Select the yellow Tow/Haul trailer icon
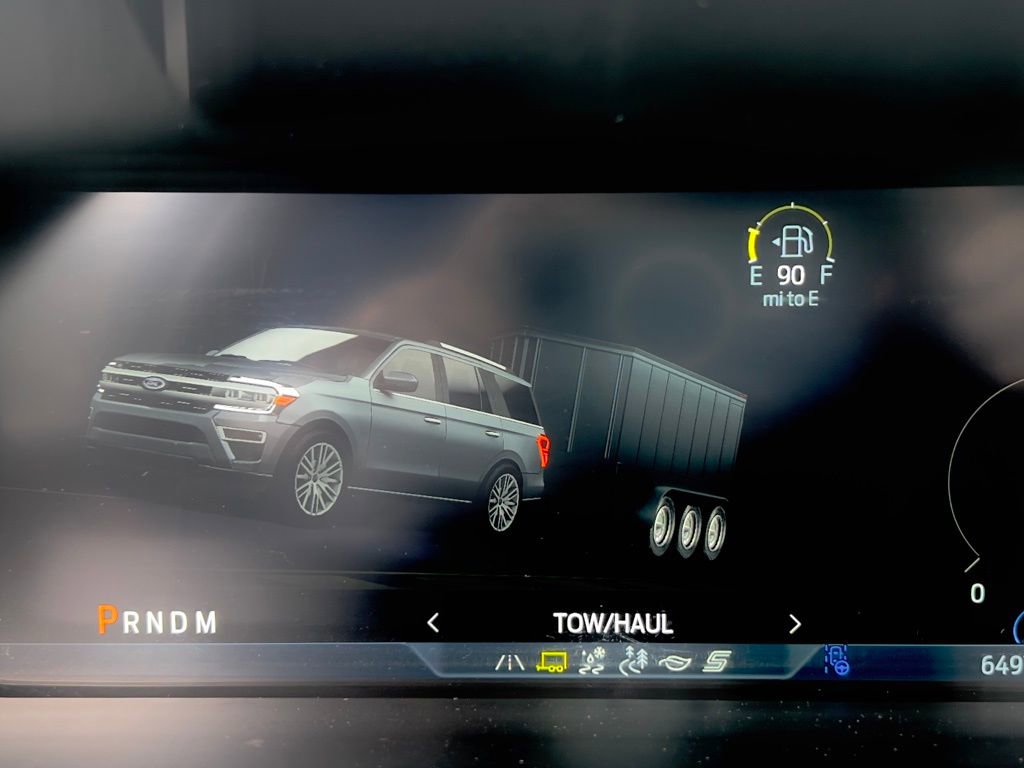The height and width of the screenshot is (768, 1024). pyautogui.click(x=551, y=661)
